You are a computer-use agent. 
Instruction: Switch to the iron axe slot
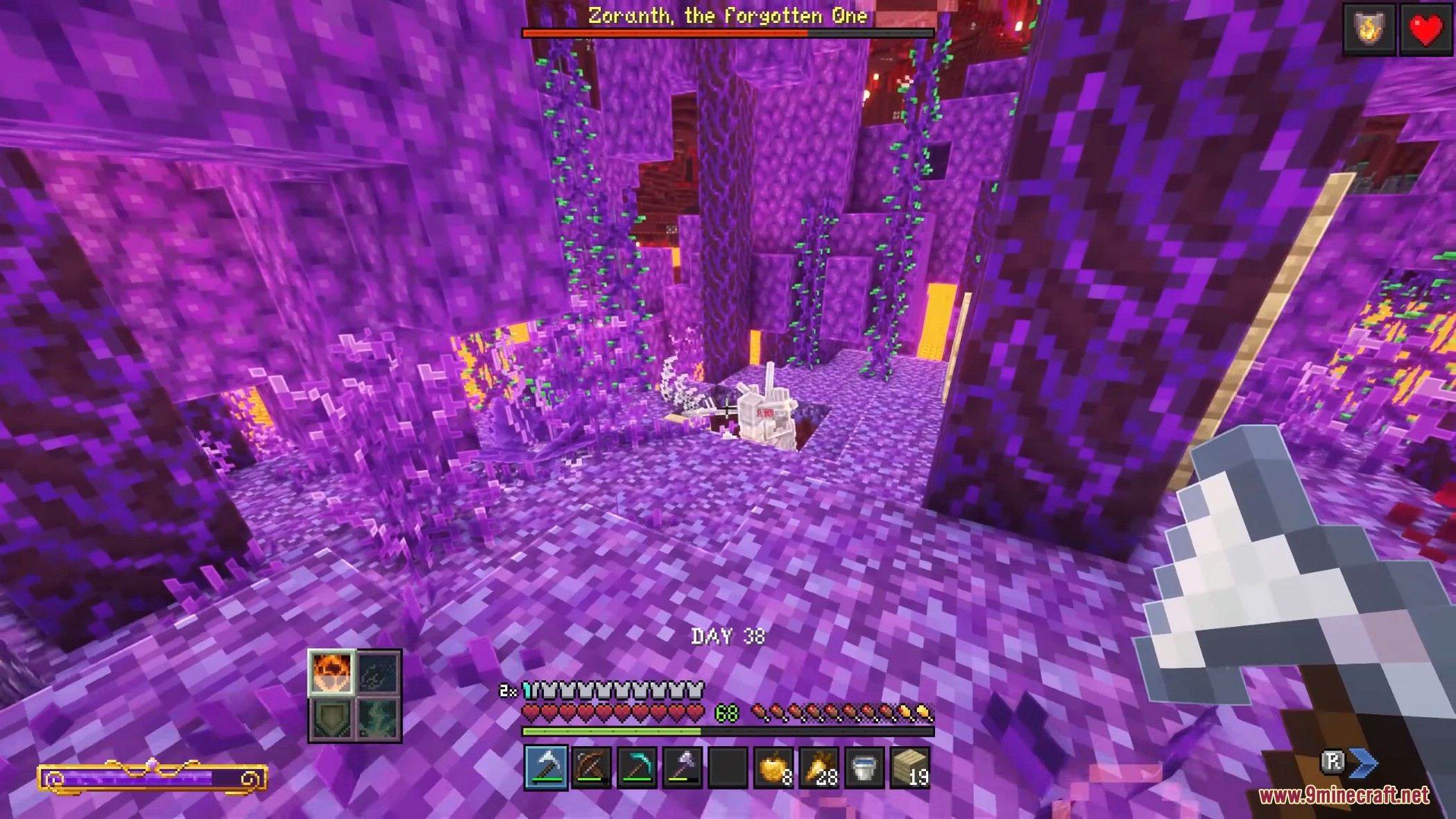[682, 767]
